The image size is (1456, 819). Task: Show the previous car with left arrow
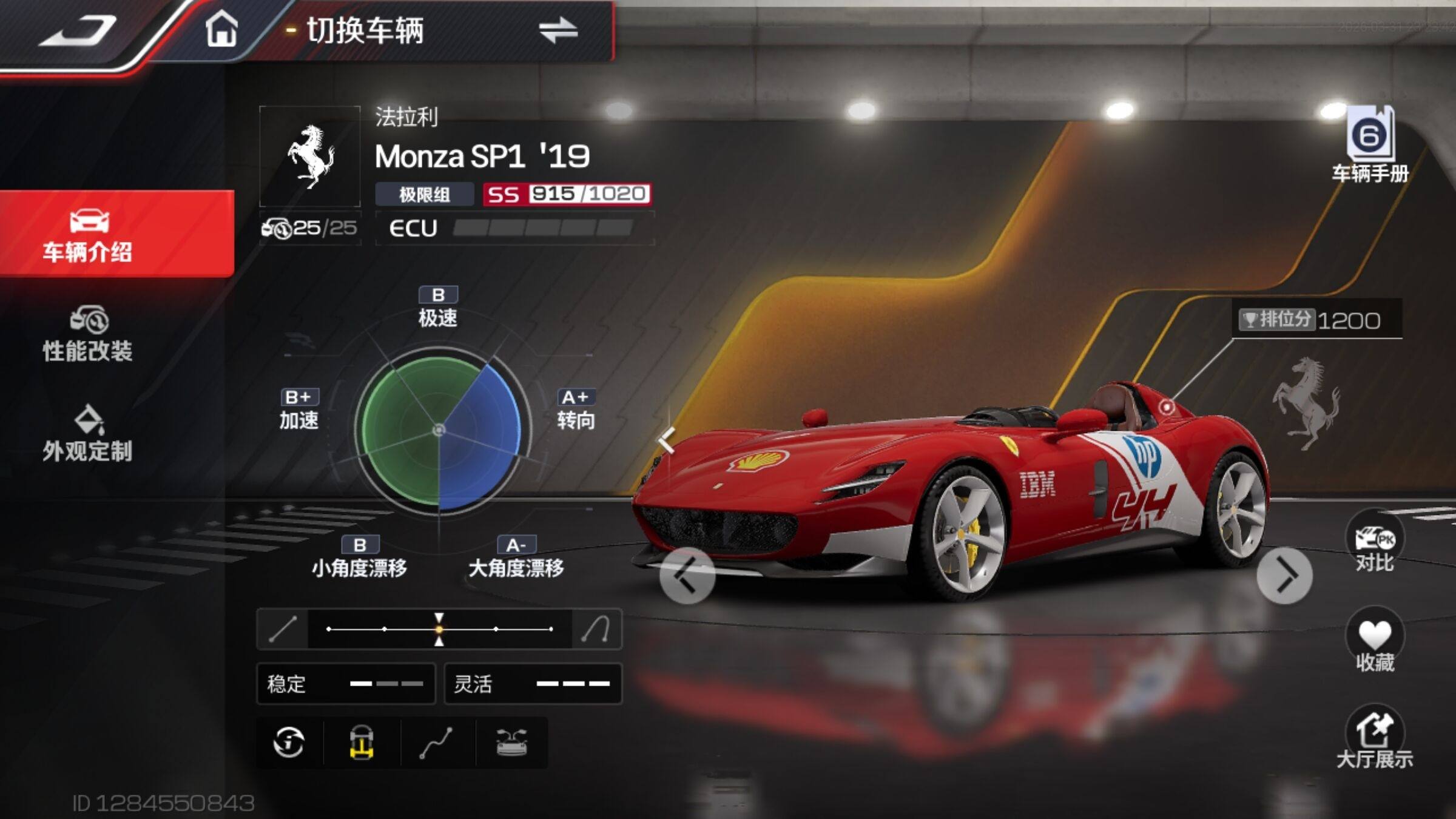(687, 576)
